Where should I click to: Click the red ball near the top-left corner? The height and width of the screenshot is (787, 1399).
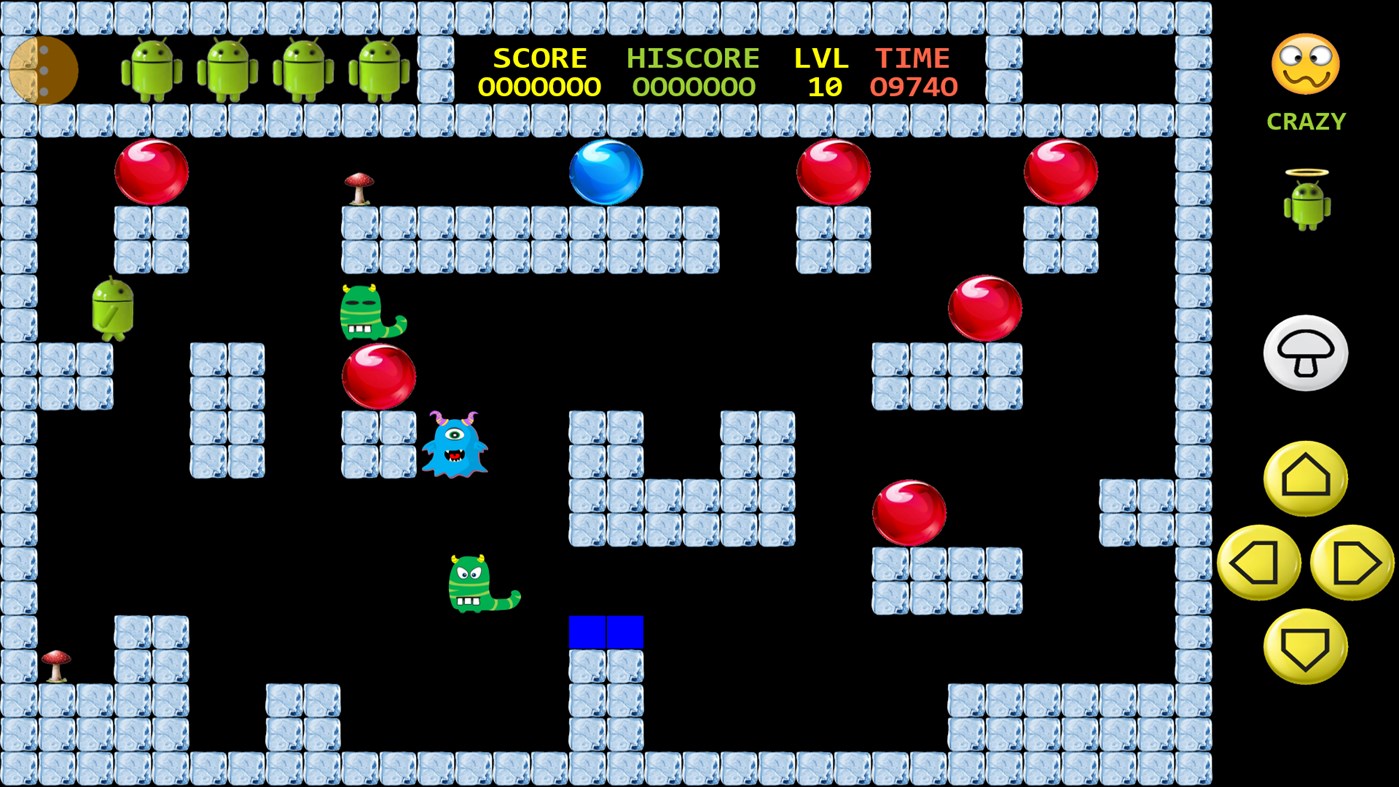[151, 170]
